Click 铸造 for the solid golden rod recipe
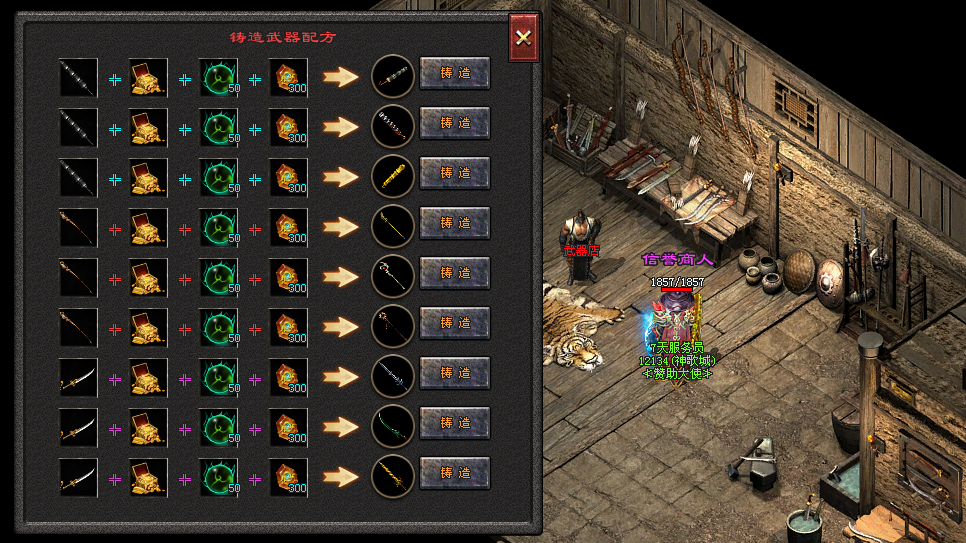Viewport: 966px width, 543px height. [x=454, y=173]
